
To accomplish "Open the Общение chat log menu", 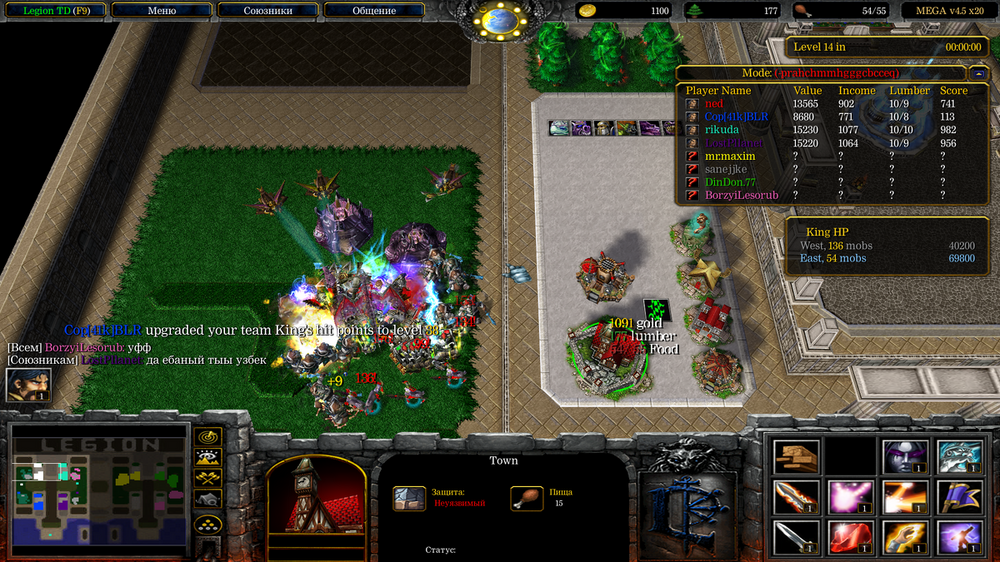I will (x=373, y=11).
